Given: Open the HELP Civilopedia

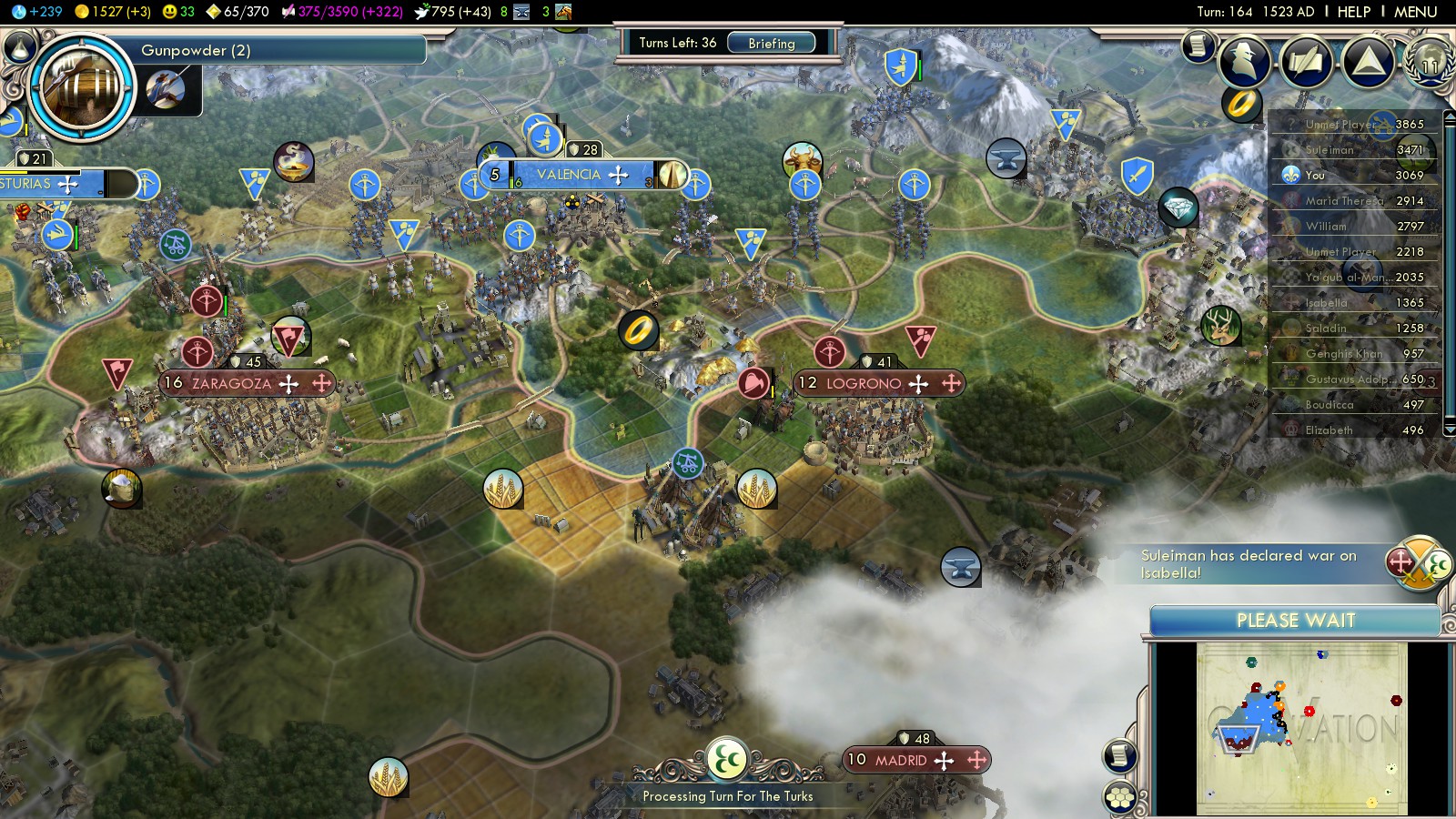Looking at the screenshot, I should click(x=1353, y=12).
